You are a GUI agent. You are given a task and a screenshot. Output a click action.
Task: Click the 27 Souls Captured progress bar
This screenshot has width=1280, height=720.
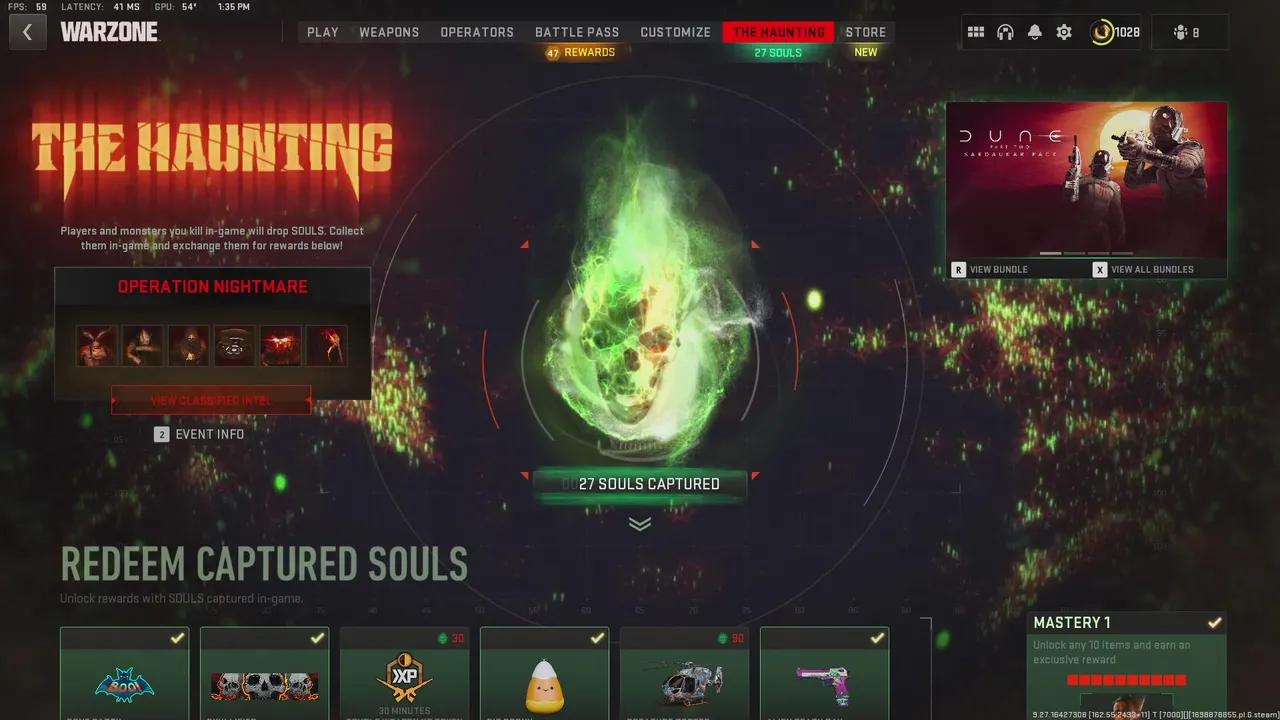tap(640, 483)
